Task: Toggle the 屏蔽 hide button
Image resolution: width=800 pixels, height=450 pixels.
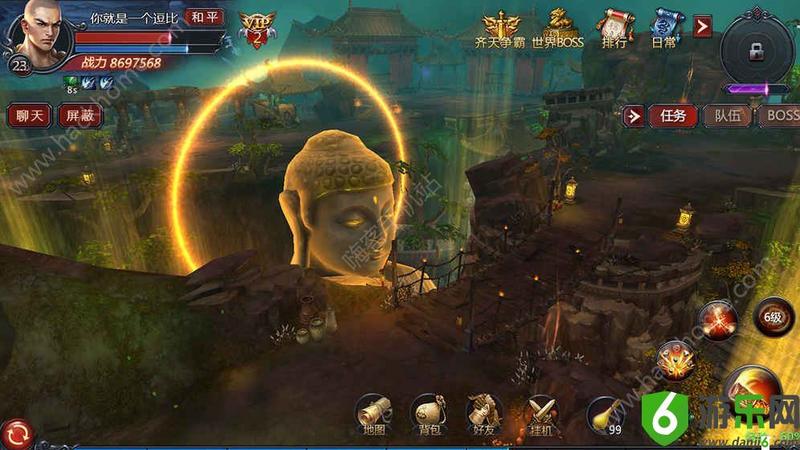Action: click(x=79, y=115)
